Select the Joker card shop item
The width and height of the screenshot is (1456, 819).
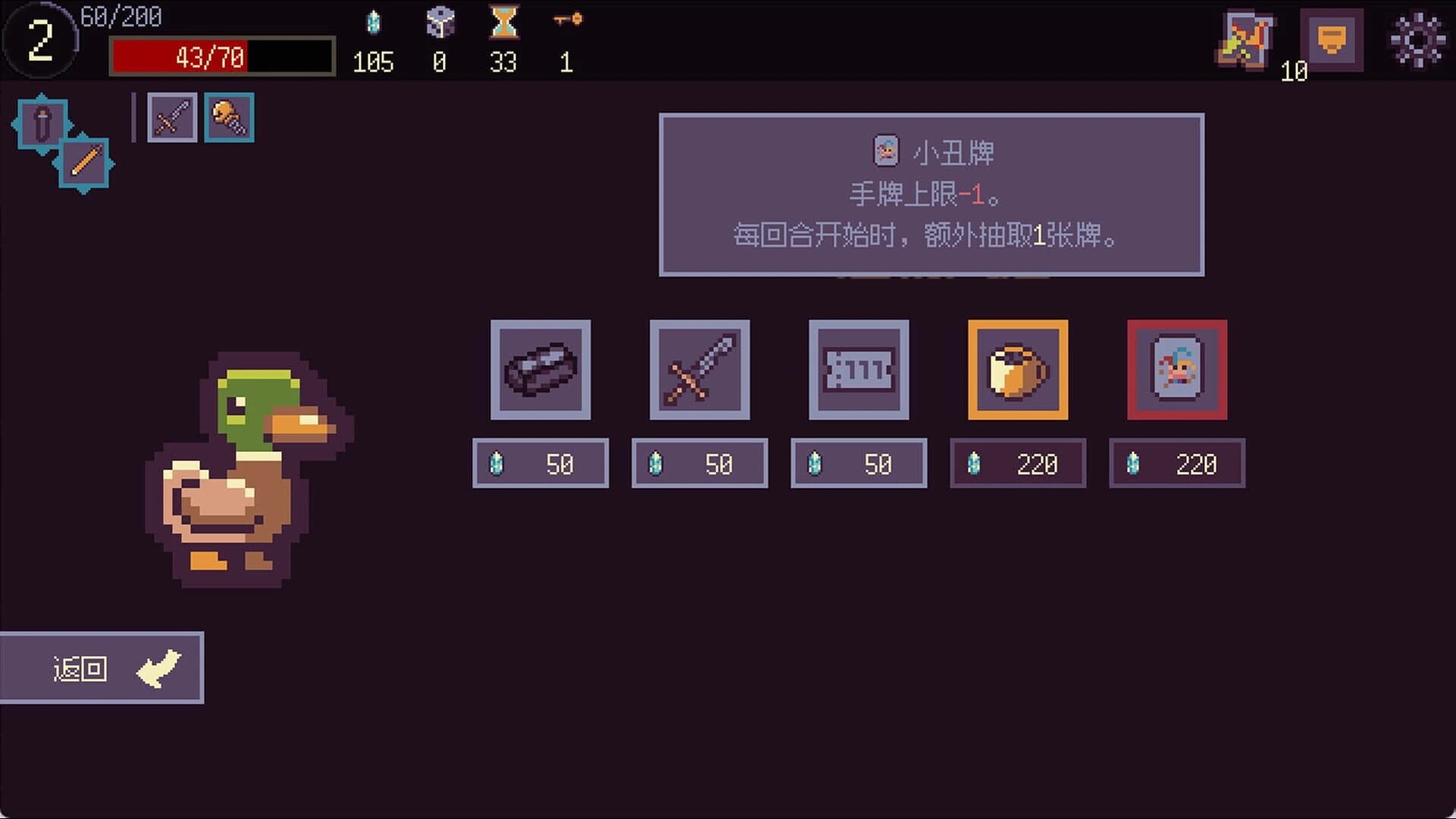point(1177,371)
